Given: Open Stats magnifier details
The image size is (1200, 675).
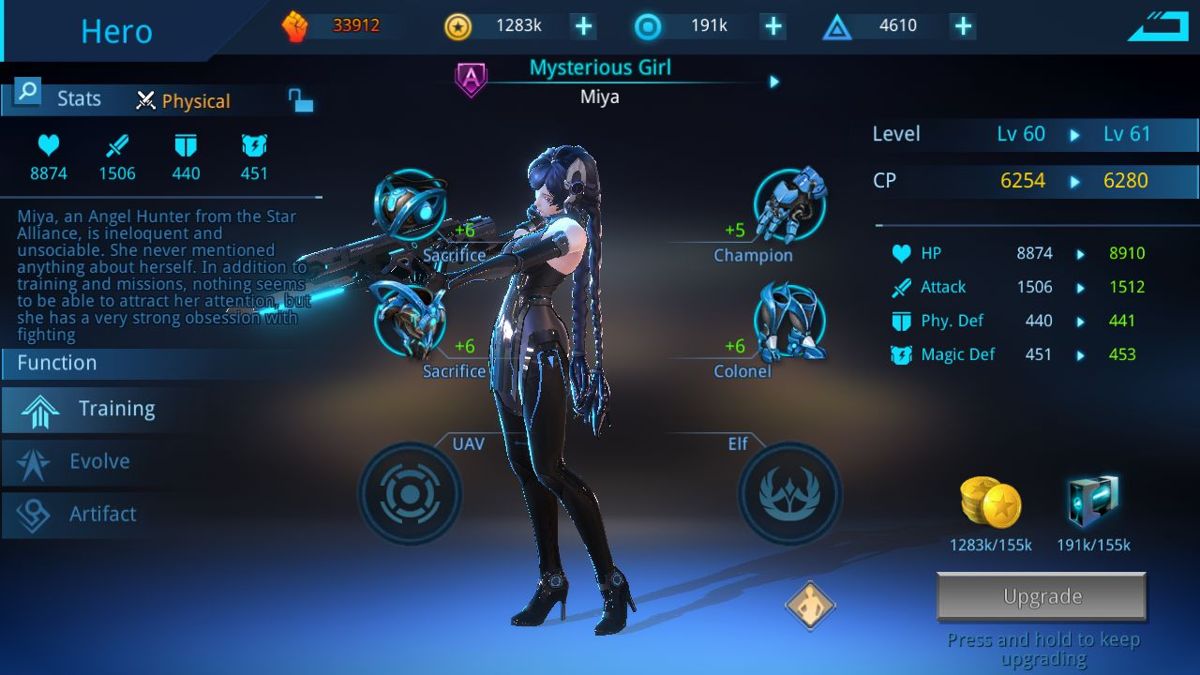Looking at the screenshot, I should coord(27,93).
